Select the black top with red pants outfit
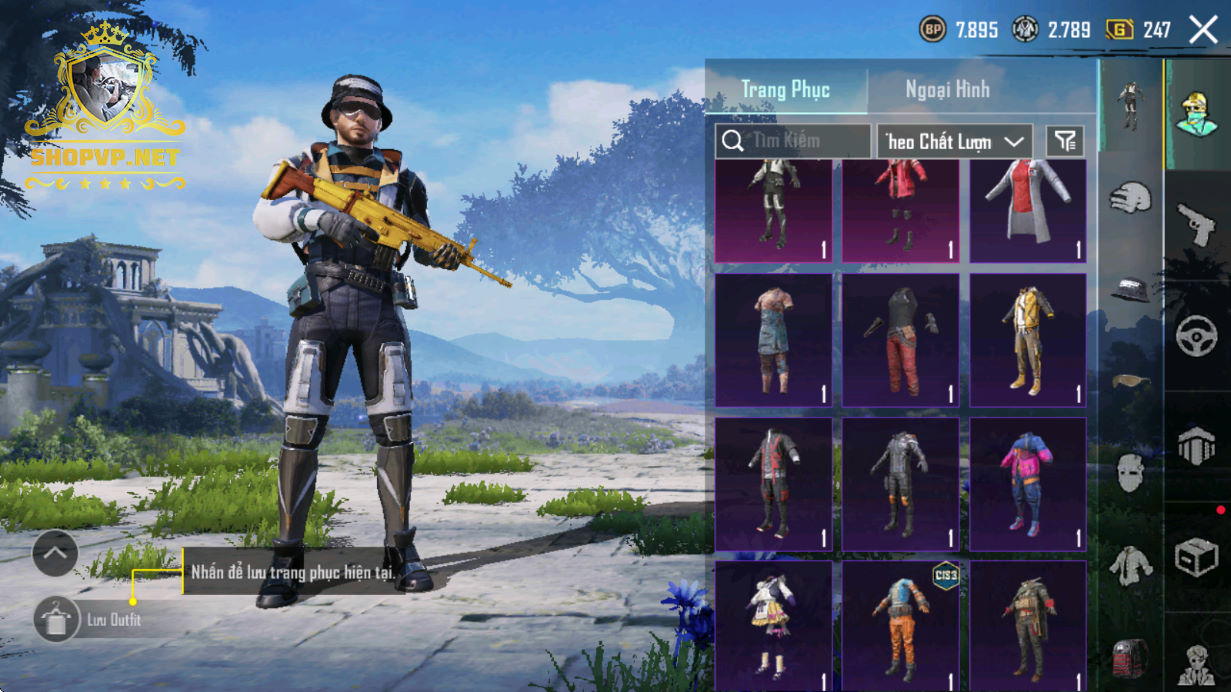This screenshot has height=692, width=1231. tap(900, 340)
